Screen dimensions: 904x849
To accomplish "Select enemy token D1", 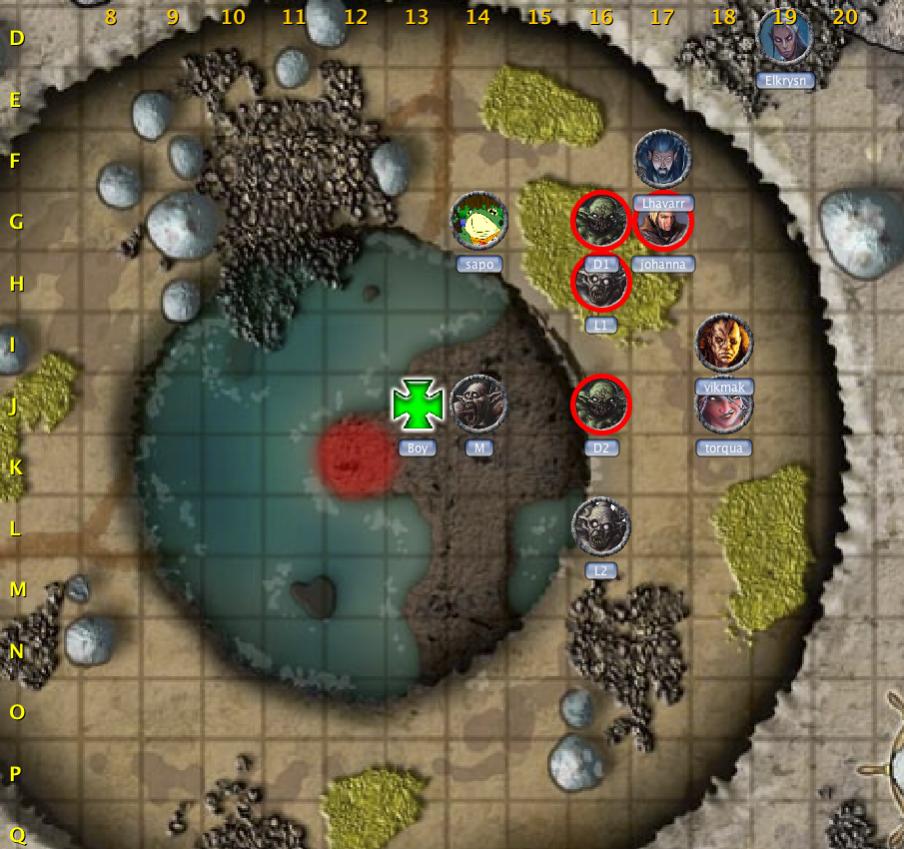I will [601, 221].
